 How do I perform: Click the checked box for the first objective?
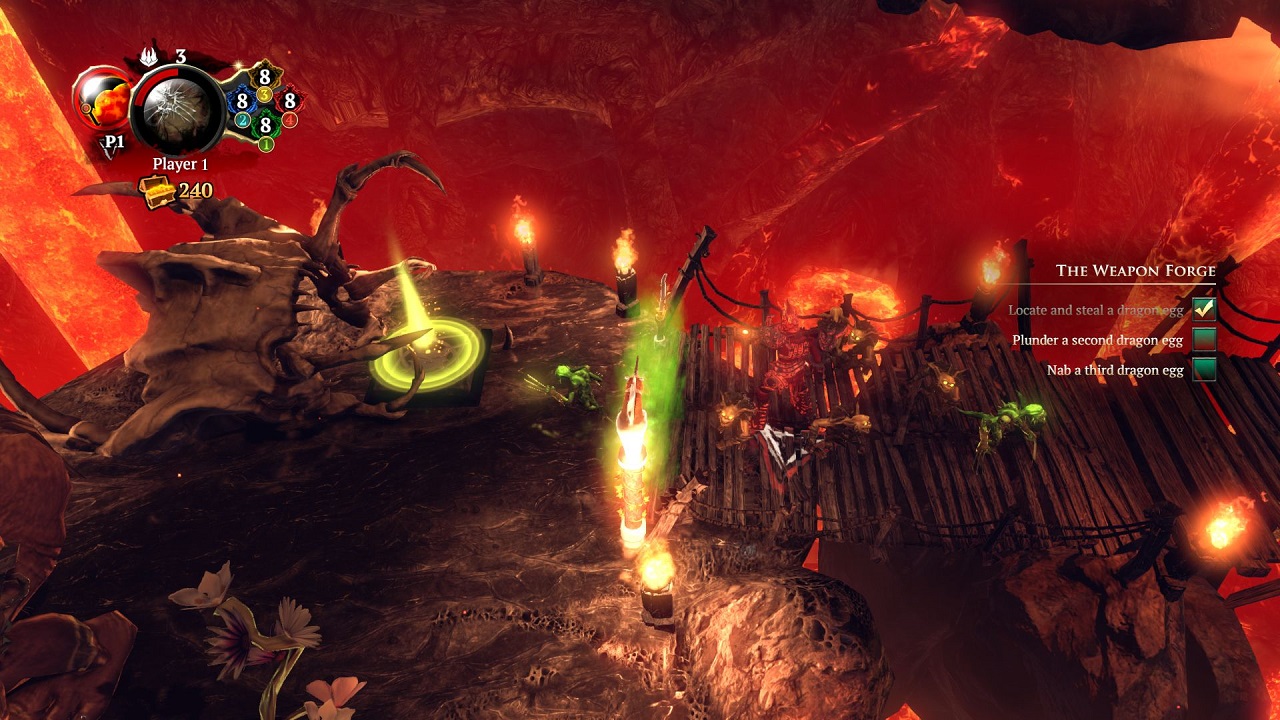point(1203,310)
